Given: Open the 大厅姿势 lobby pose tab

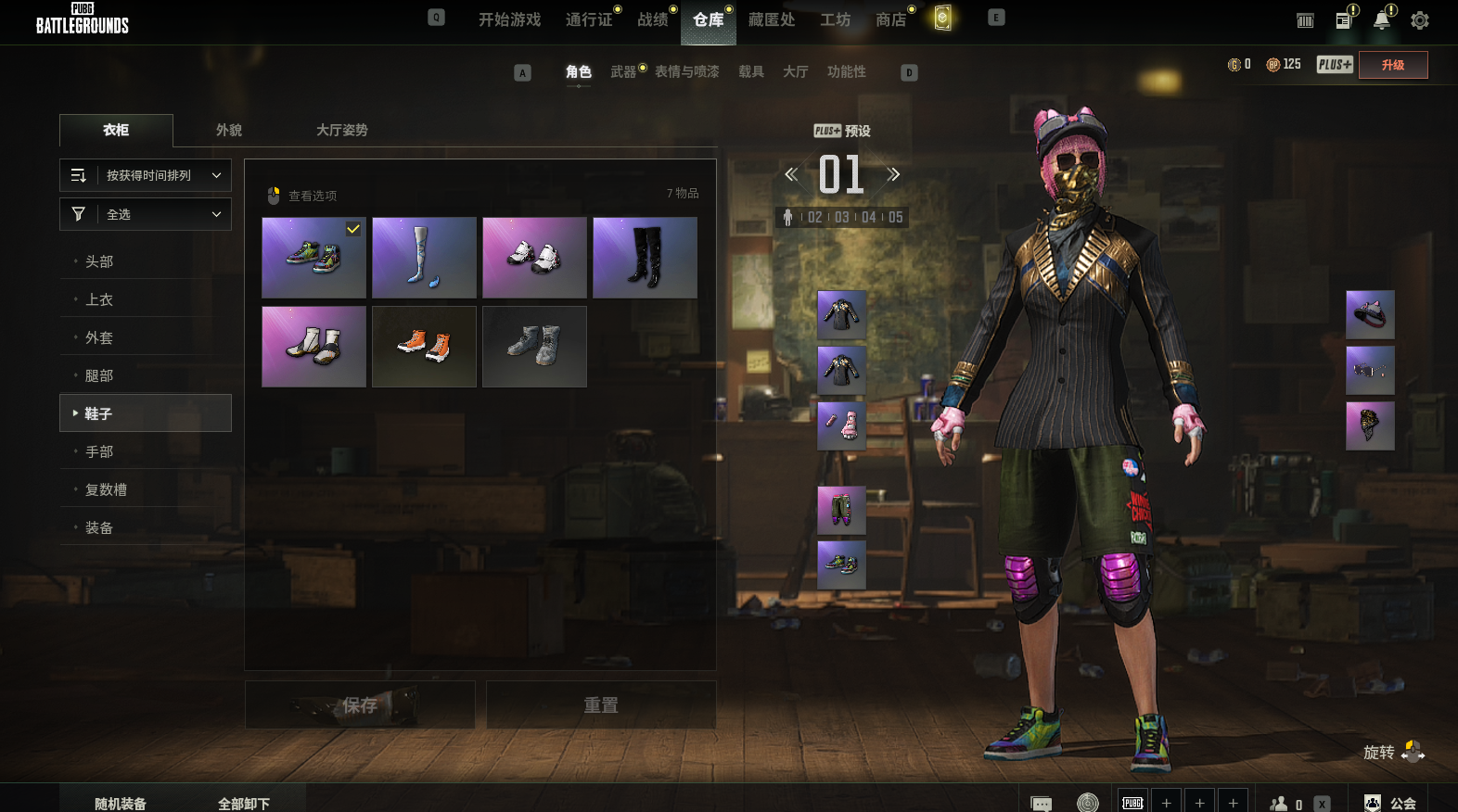Looking at the screenshot, I should click(342, 130).
